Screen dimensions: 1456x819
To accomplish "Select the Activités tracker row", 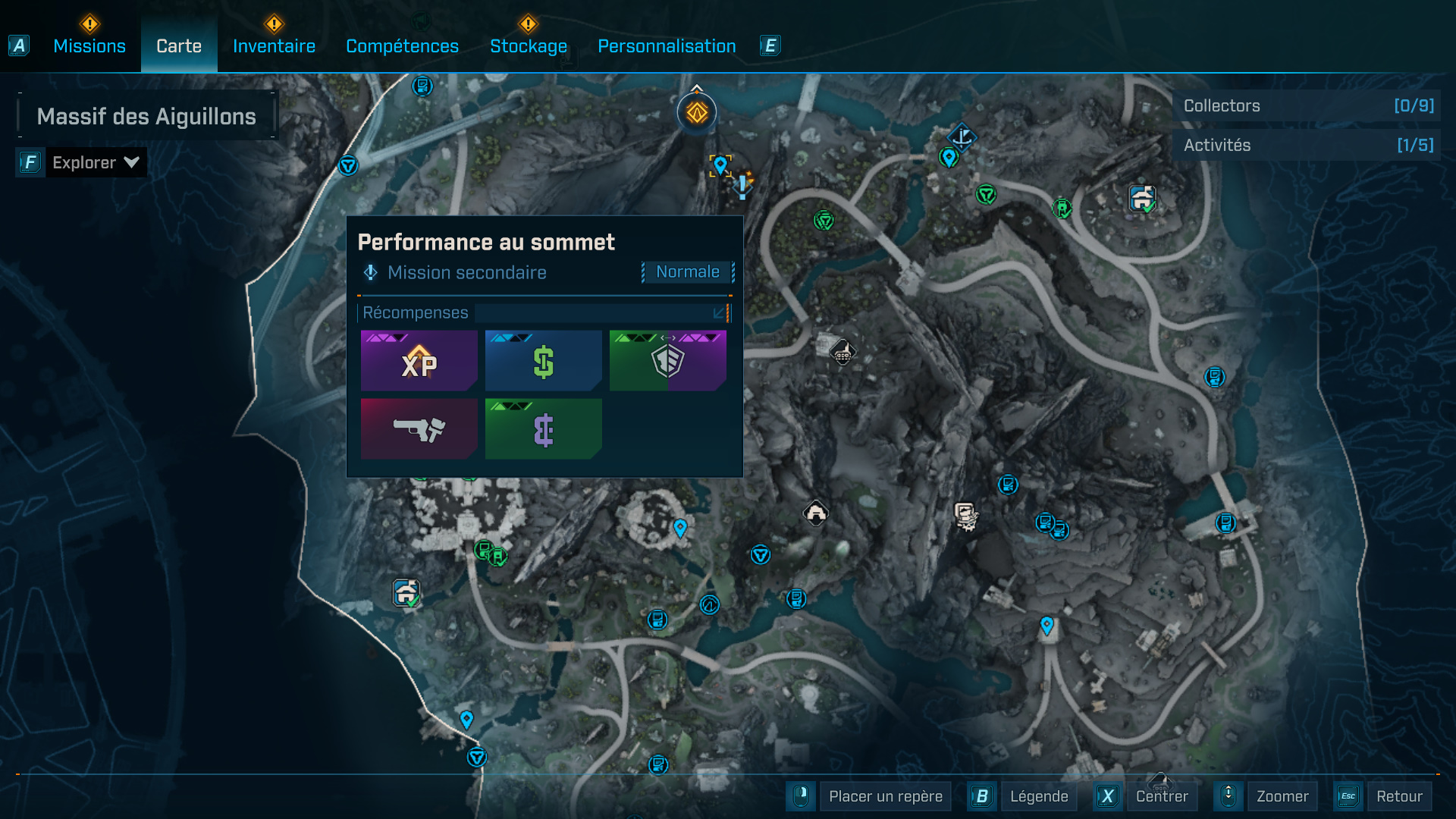I will click(1307, 146).
